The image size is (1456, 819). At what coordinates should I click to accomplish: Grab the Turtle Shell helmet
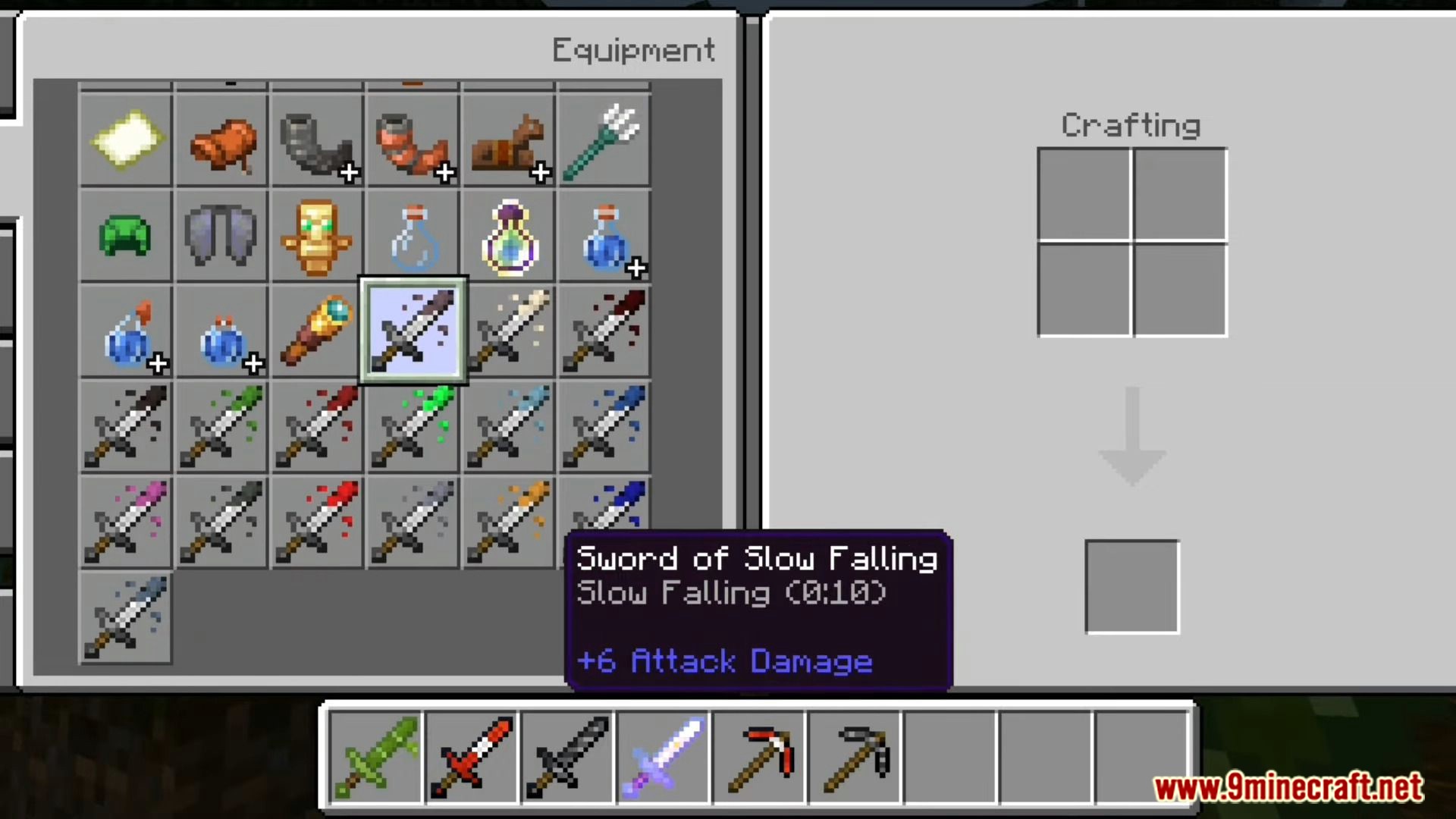tap(126, 236)
